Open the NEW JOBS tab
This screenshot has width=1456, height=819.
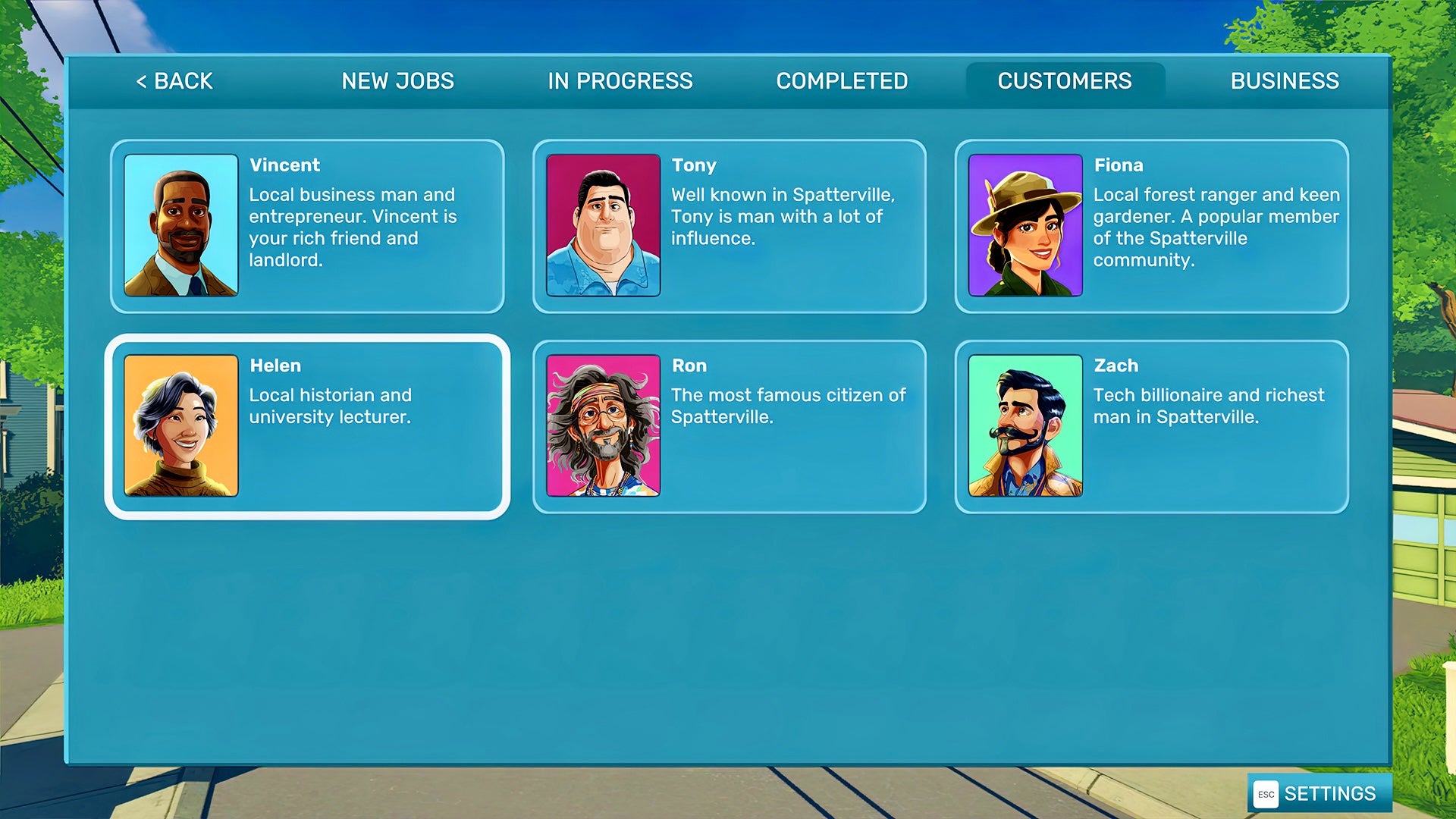397,80
